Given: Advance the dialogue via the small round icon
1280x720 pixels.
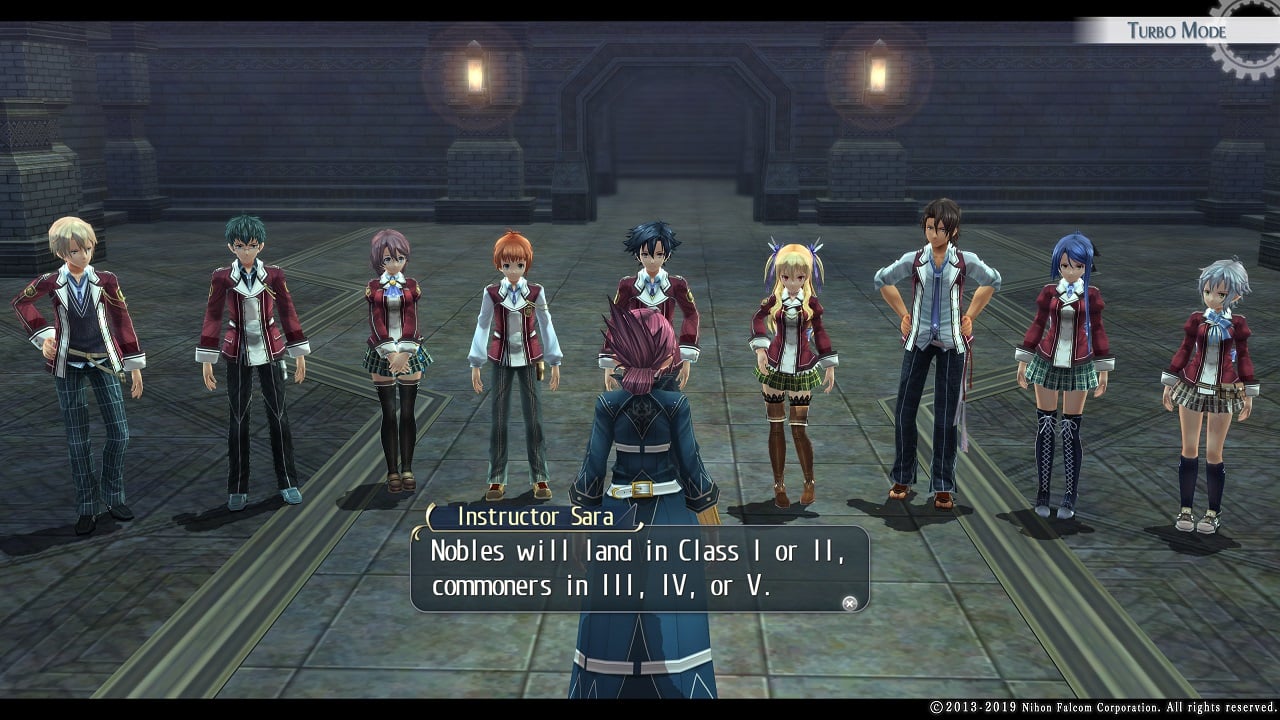Looking at the screenshot, I should tap(849, 603).
